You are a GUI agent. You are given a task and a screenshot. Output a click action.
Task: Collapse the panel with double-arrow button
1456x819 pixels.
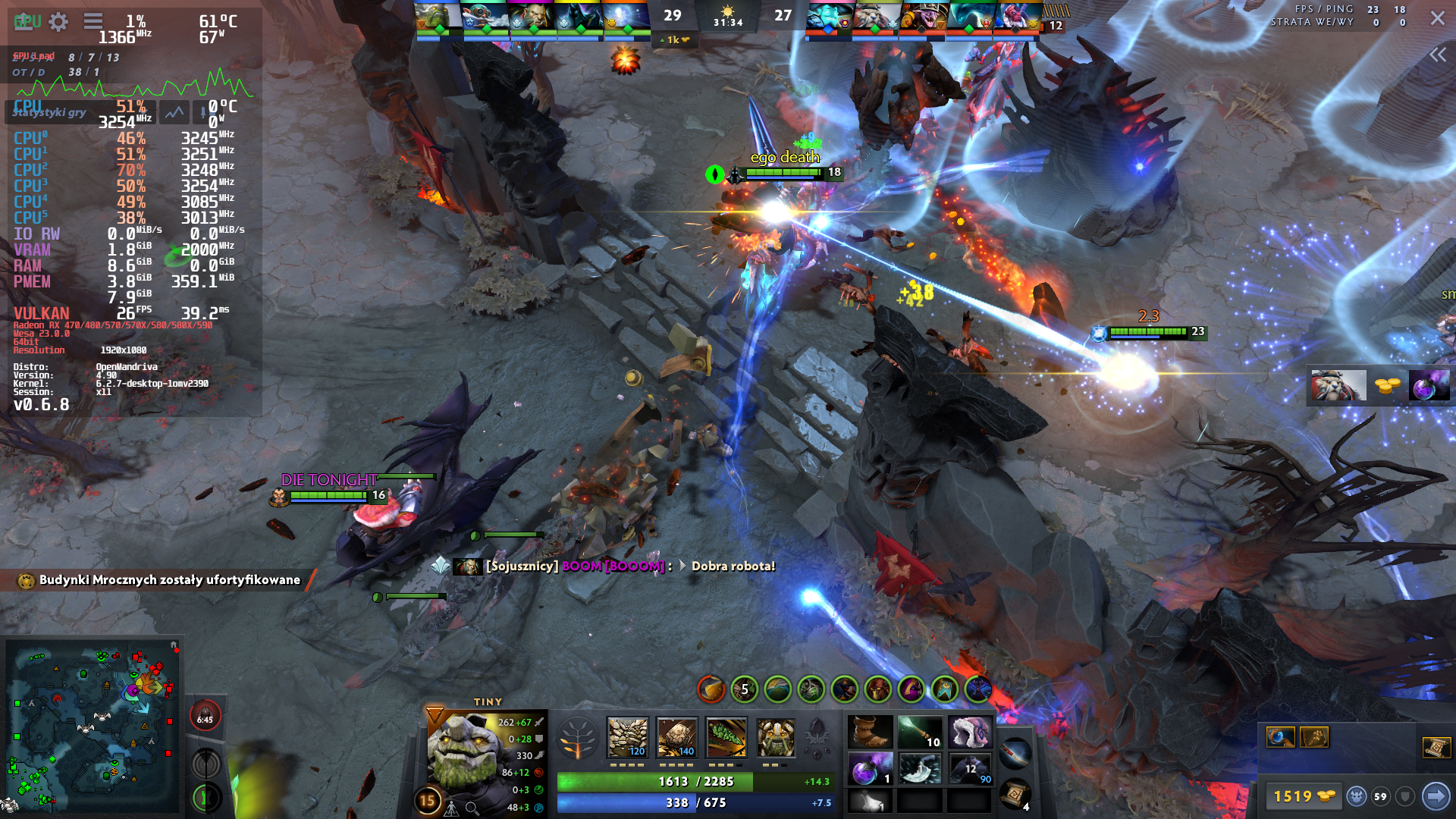coord(1437,55)
